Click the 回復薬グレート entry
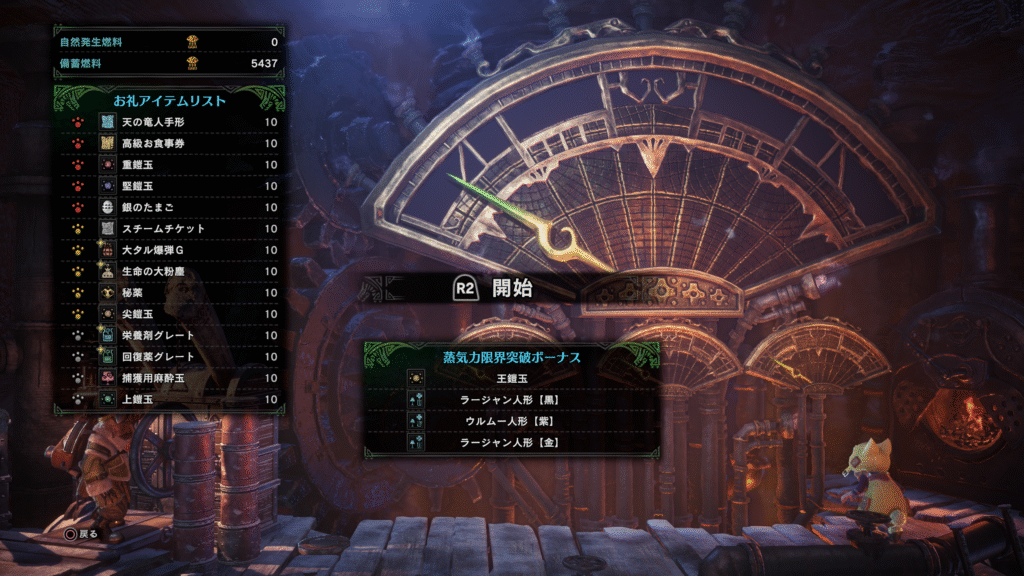 click(x=168, y=356)
